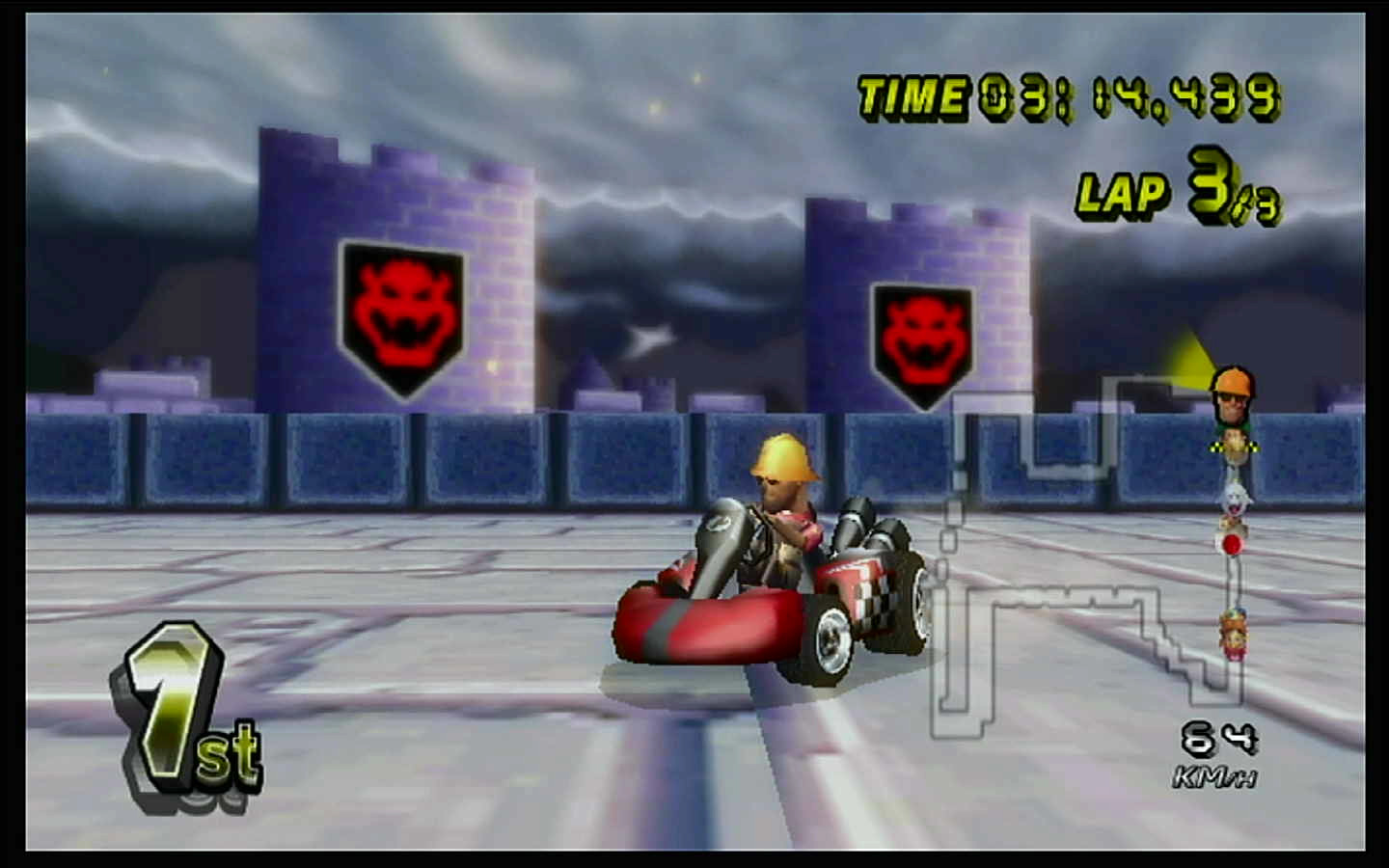Click the Baby Luigi icon on the position list
The image size is (1389, 868).
(1231, 444)
